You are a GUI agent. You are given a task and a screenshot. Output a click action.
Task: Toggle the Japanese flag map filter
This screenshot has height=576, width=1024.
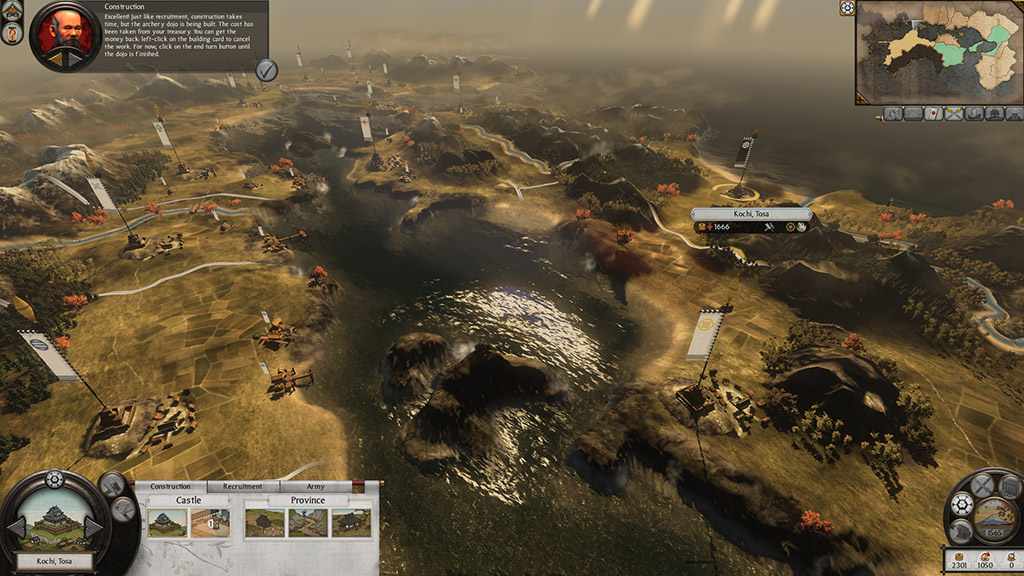931,115
